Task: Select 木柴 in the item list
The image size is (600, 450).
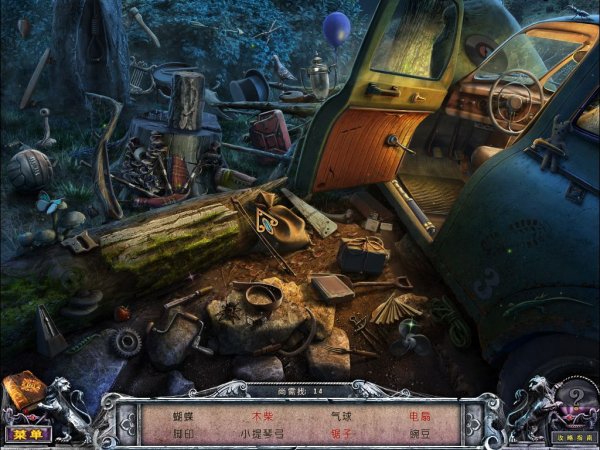Action: 262,413
